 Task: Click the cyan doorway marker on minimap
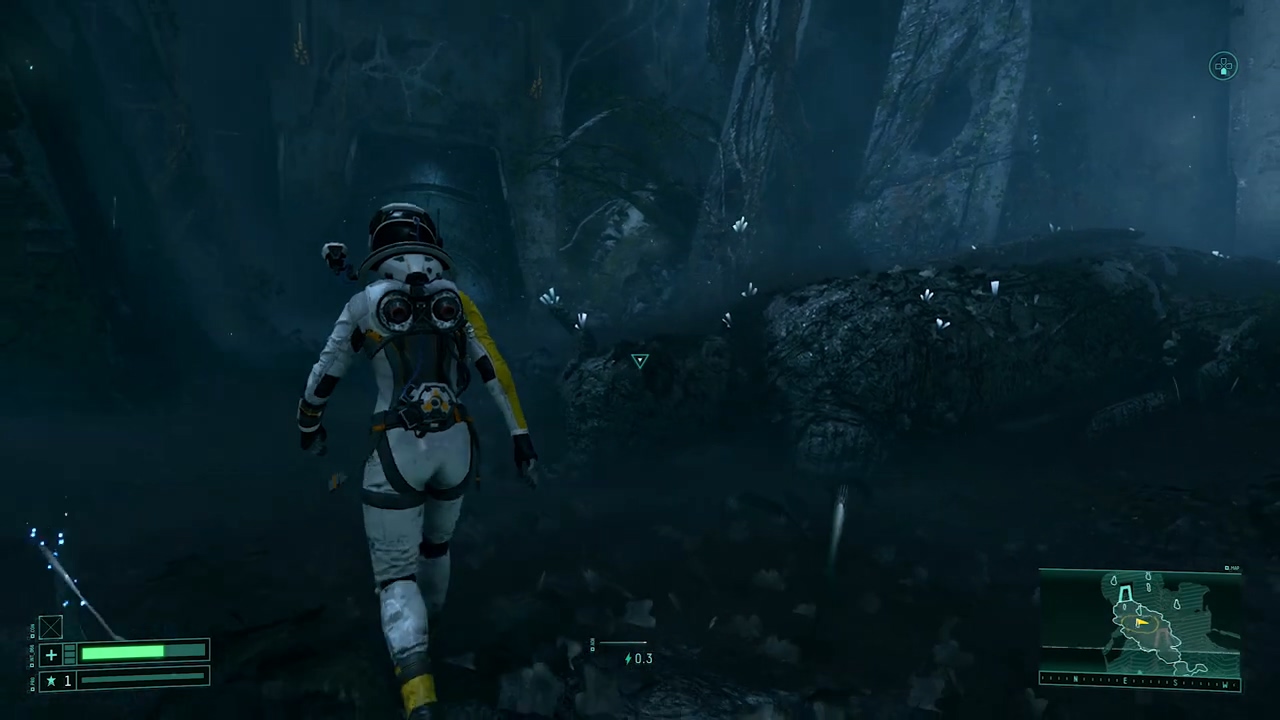[x=1126, y=594]
